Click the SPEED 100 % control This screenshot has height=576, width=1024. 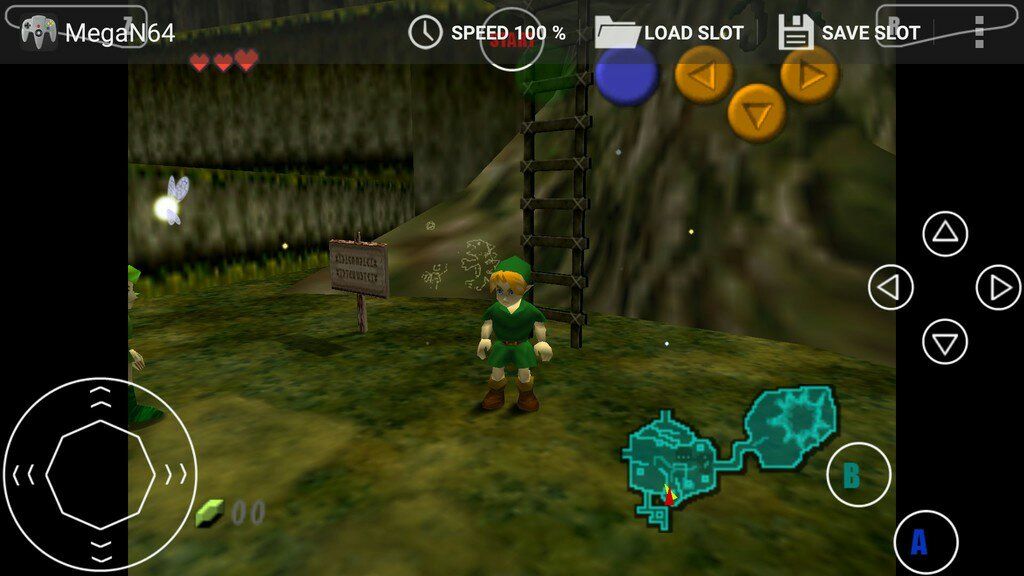coord(488,32)
